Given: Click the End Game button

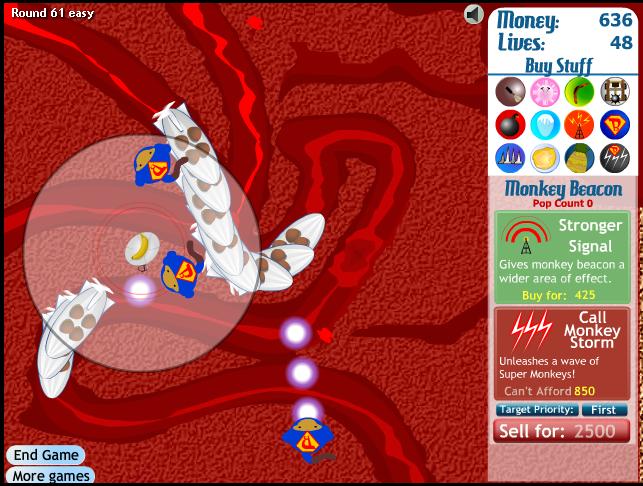Looking at the screenshot, I should 46,454.
